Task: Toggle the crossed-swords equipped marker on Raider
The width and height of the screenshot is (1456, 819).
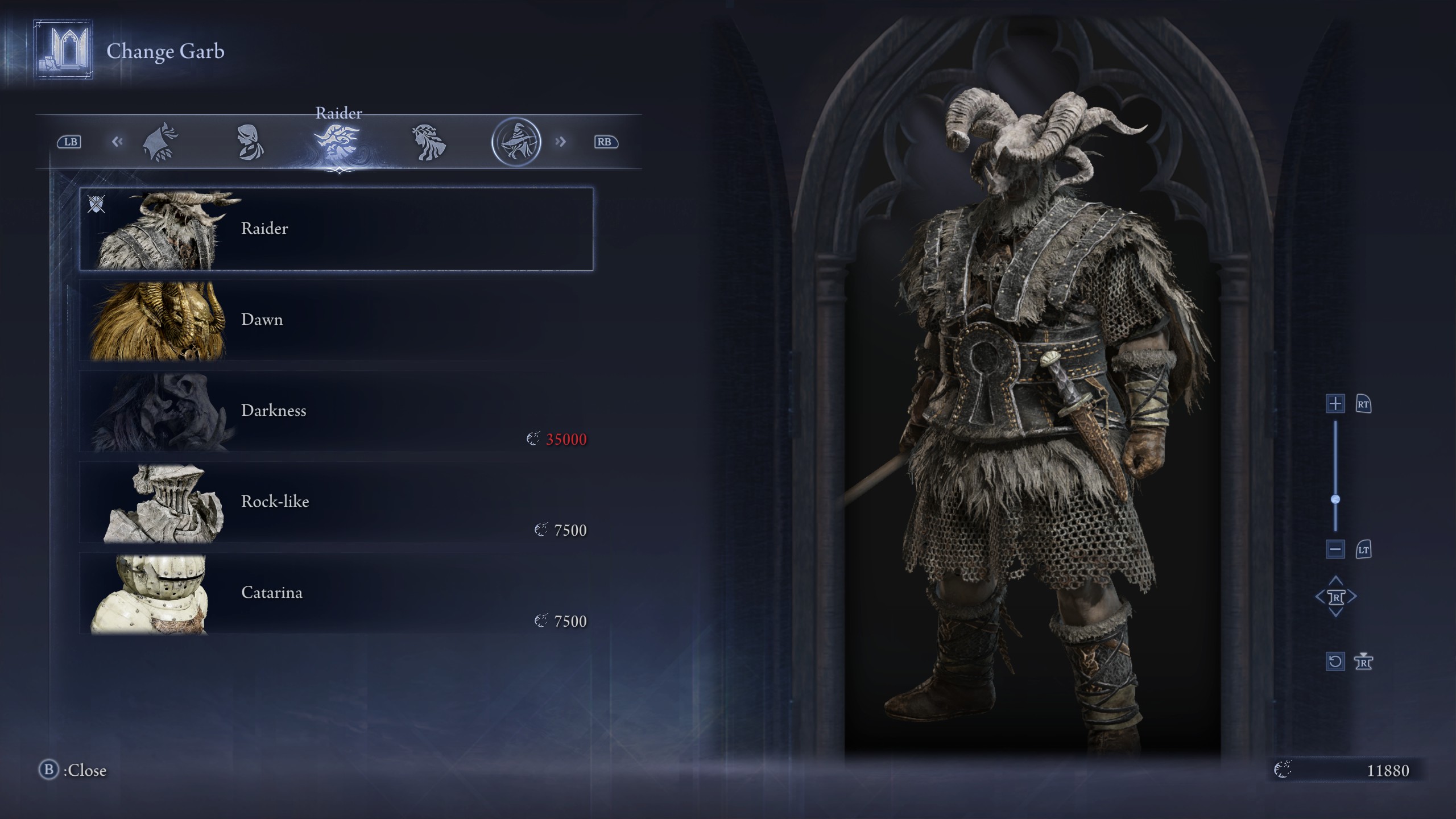Action: click(x=97, y=205)
